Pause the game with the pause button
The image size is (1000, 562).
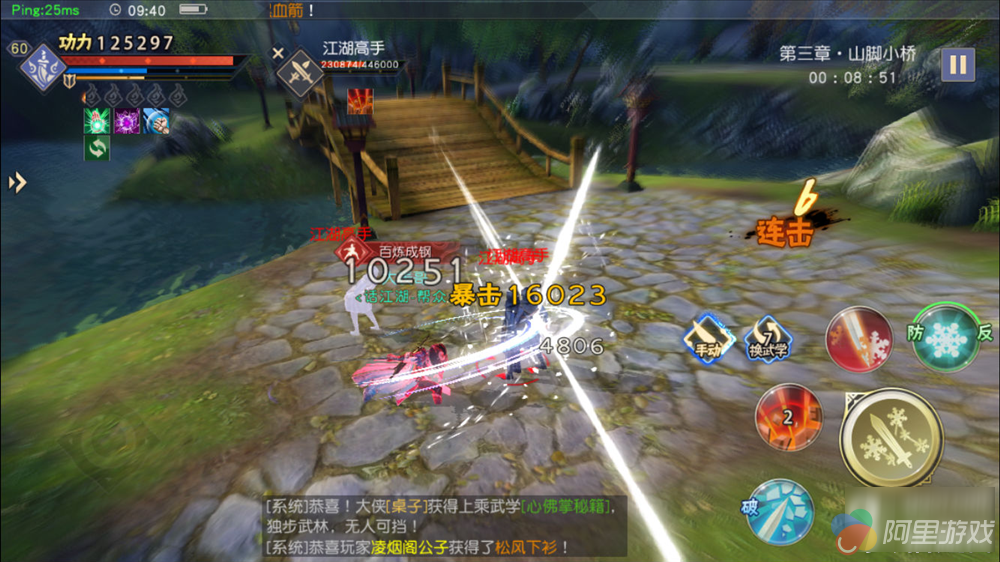[957, 65]
